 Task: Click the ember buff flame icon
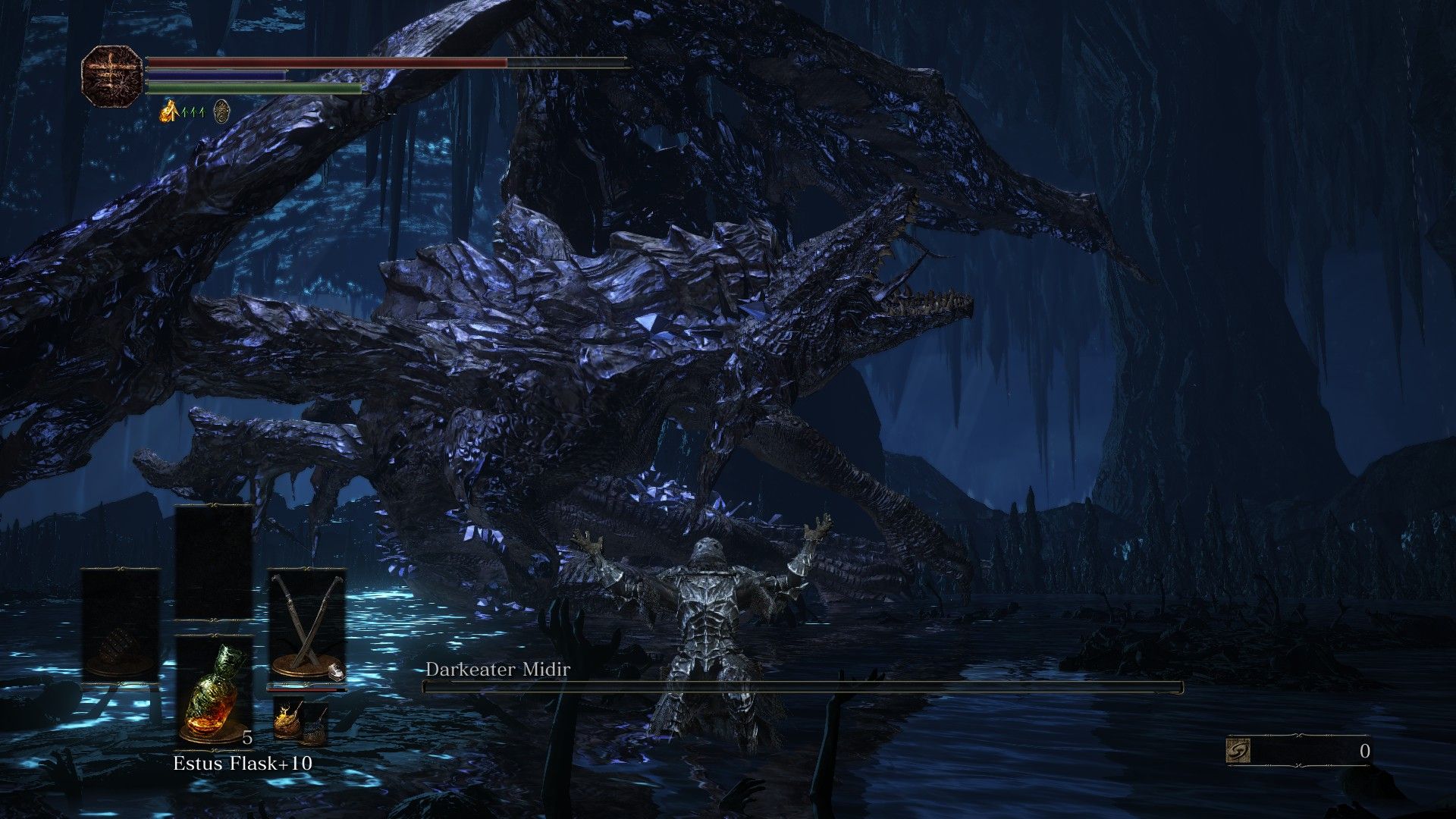click(x=168, y=112)
